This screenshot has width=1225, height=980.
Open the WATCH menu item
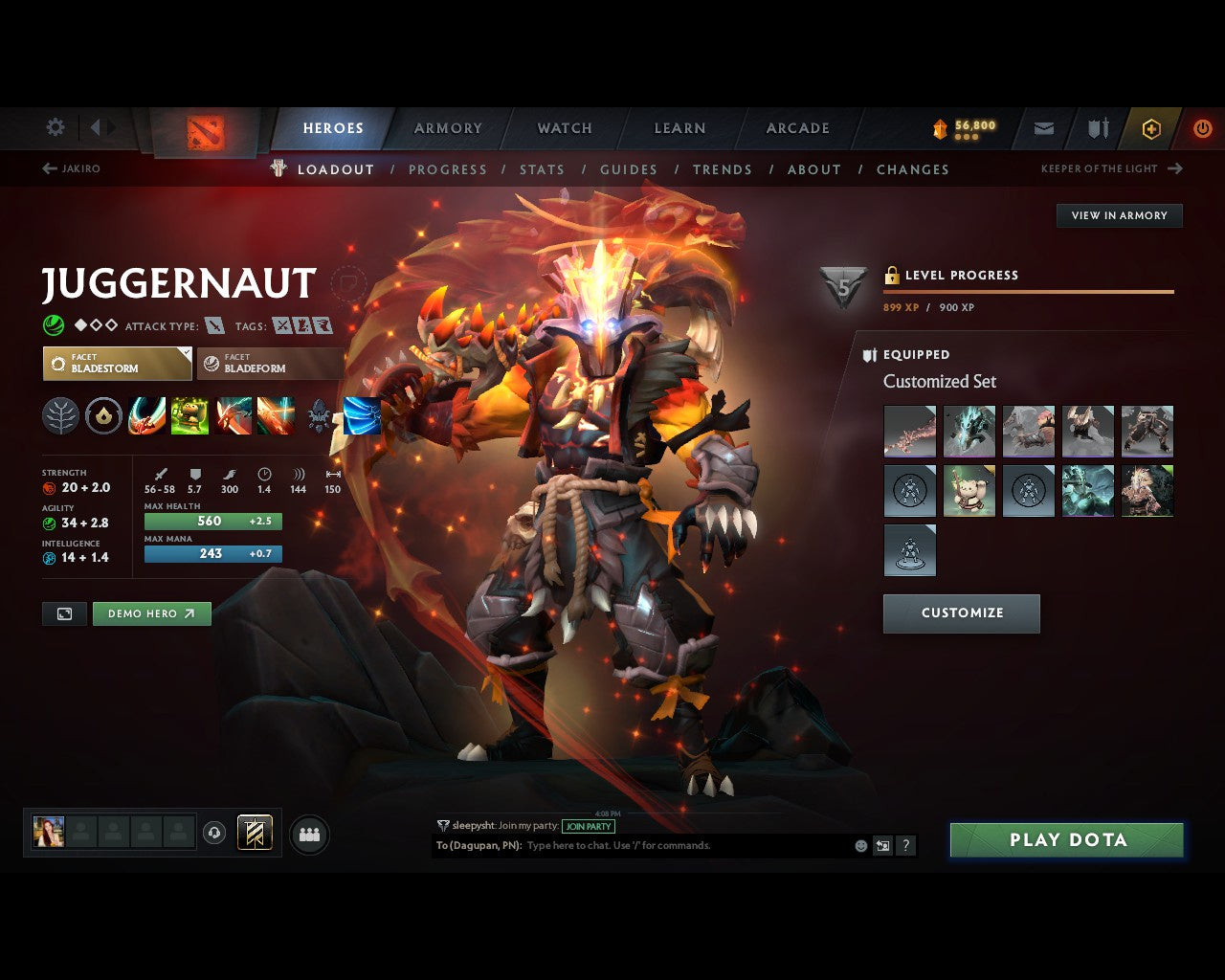(565, 128)
